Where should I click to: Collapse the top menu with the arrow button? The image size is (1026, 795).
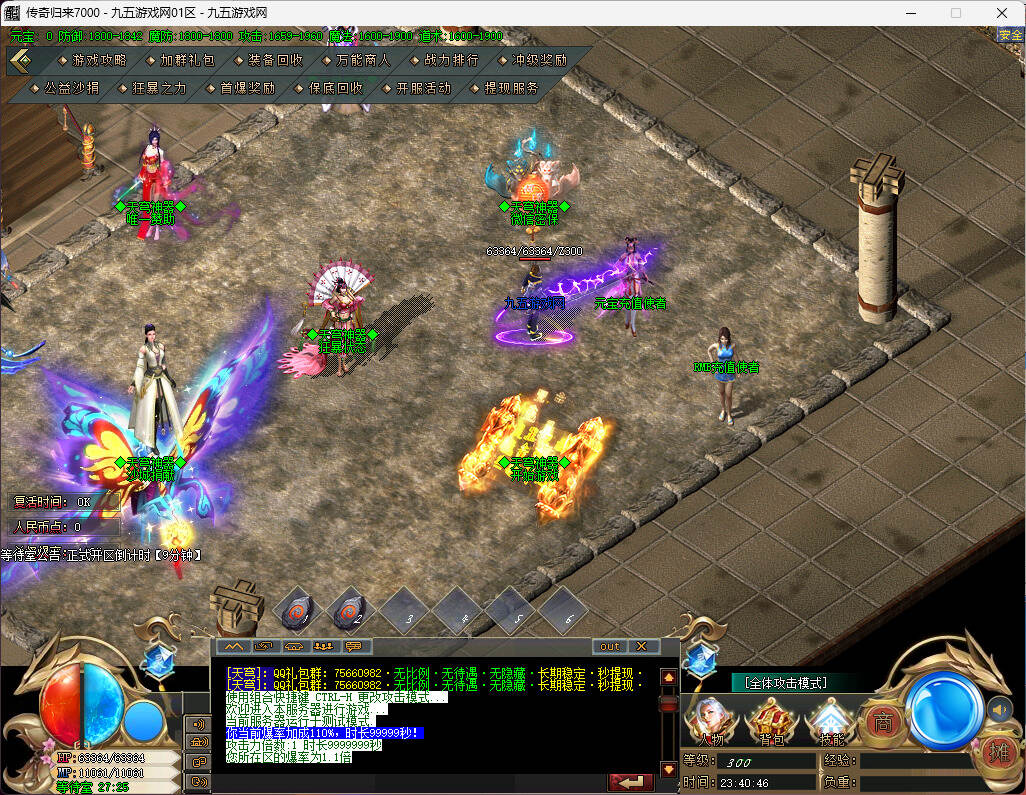[20, 60]
